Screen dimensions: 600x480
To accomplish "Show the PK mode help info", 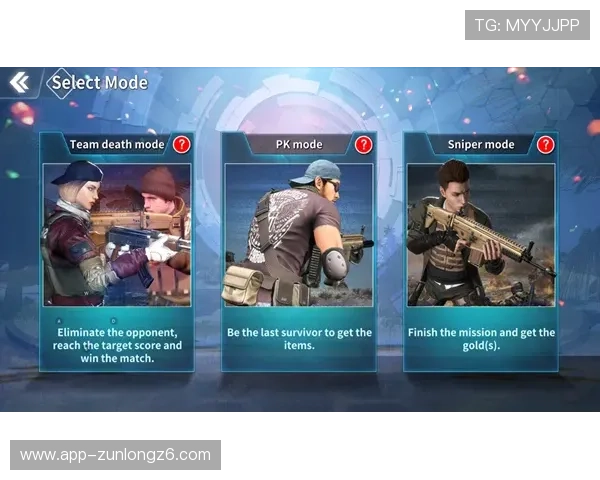I will [363, 144].
